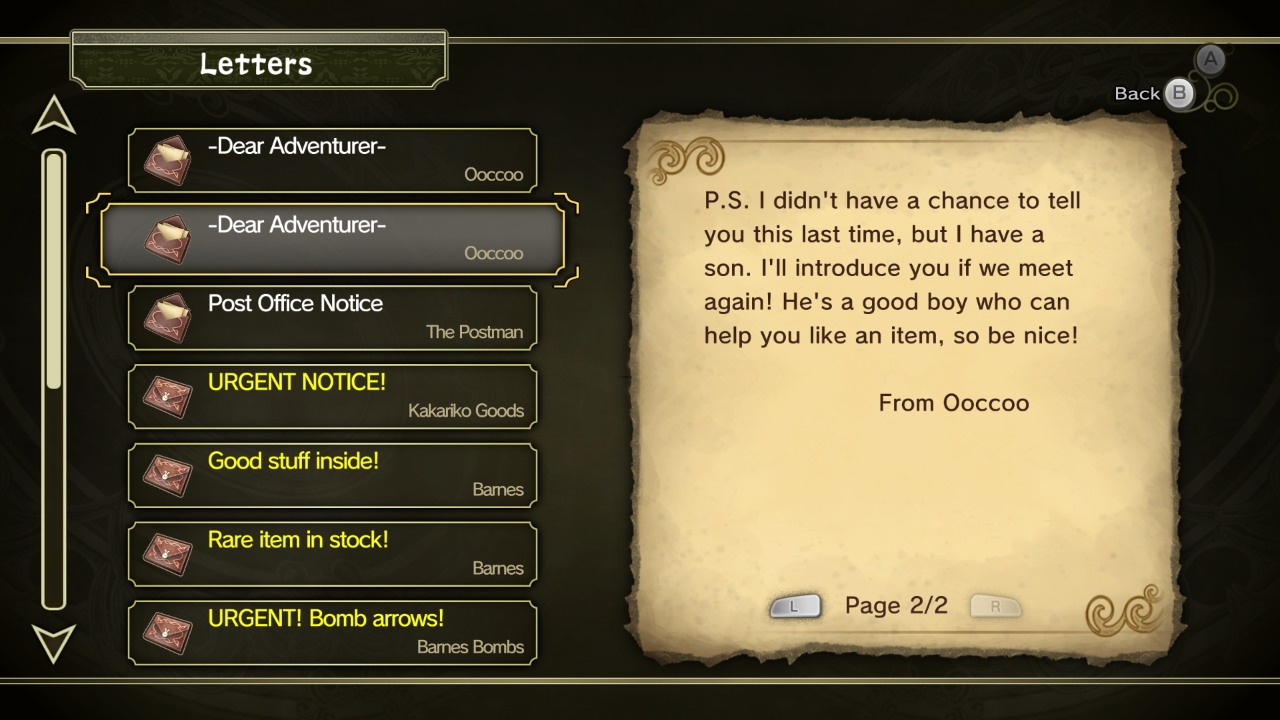Click the URGENT! Bomb arrows! envelope icon
The image size is (1280, 720).
click(x=166, y=632)
